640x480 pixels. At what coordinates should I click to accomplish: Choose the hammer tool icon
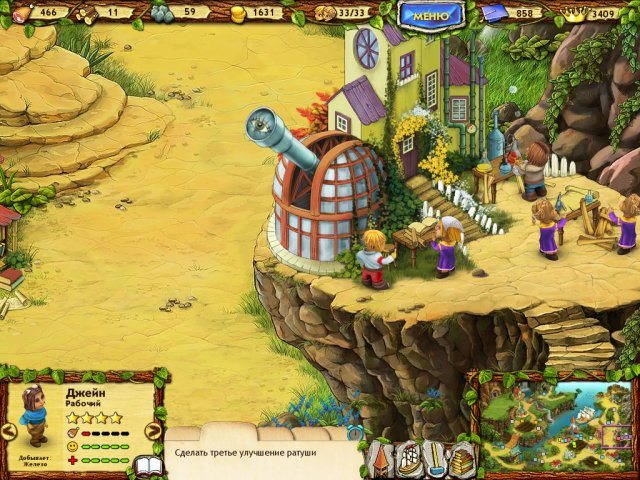click(437, 459)
